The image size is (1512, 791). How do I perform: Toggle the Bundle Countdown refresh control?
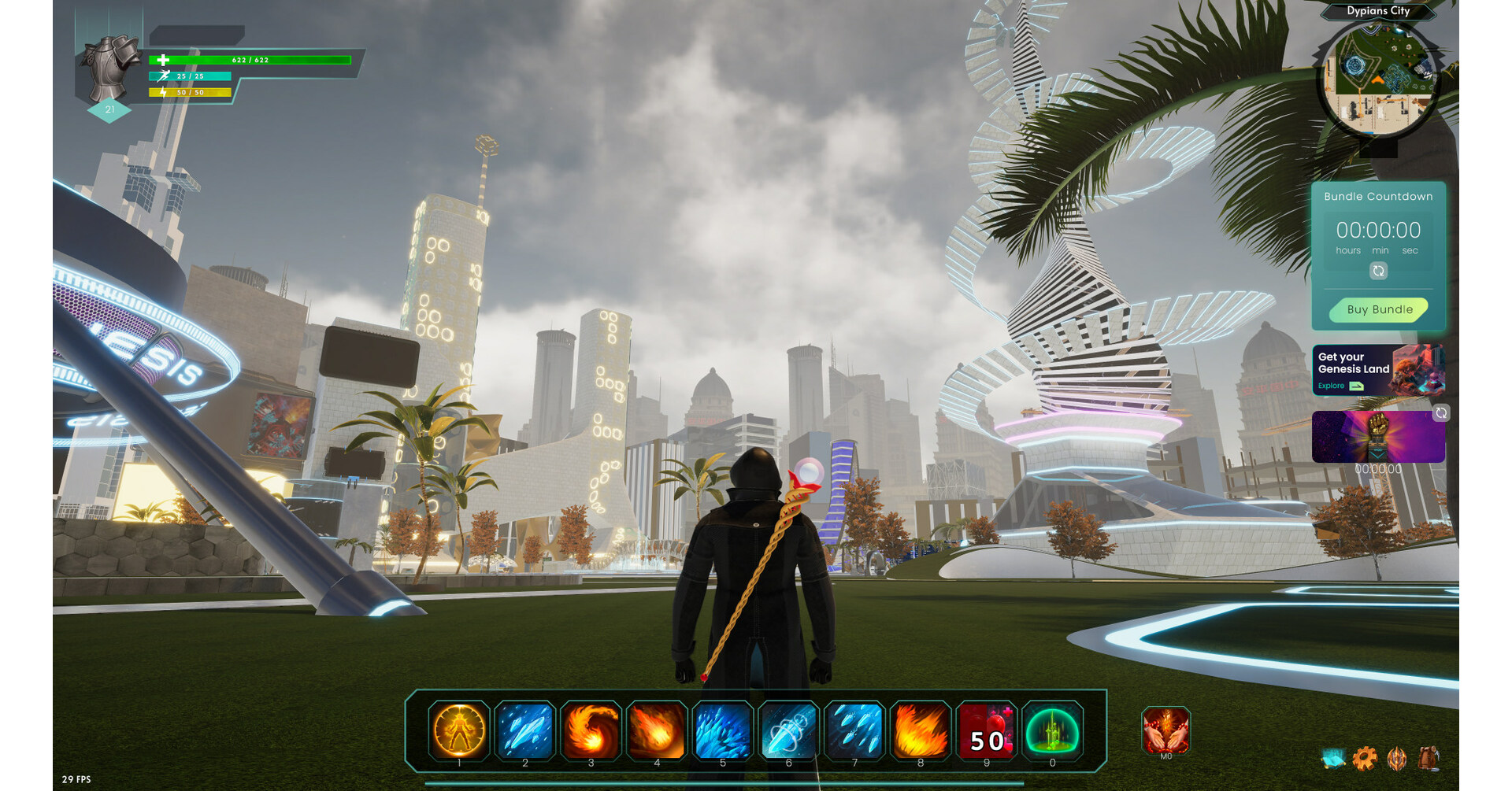[1377, 271]
